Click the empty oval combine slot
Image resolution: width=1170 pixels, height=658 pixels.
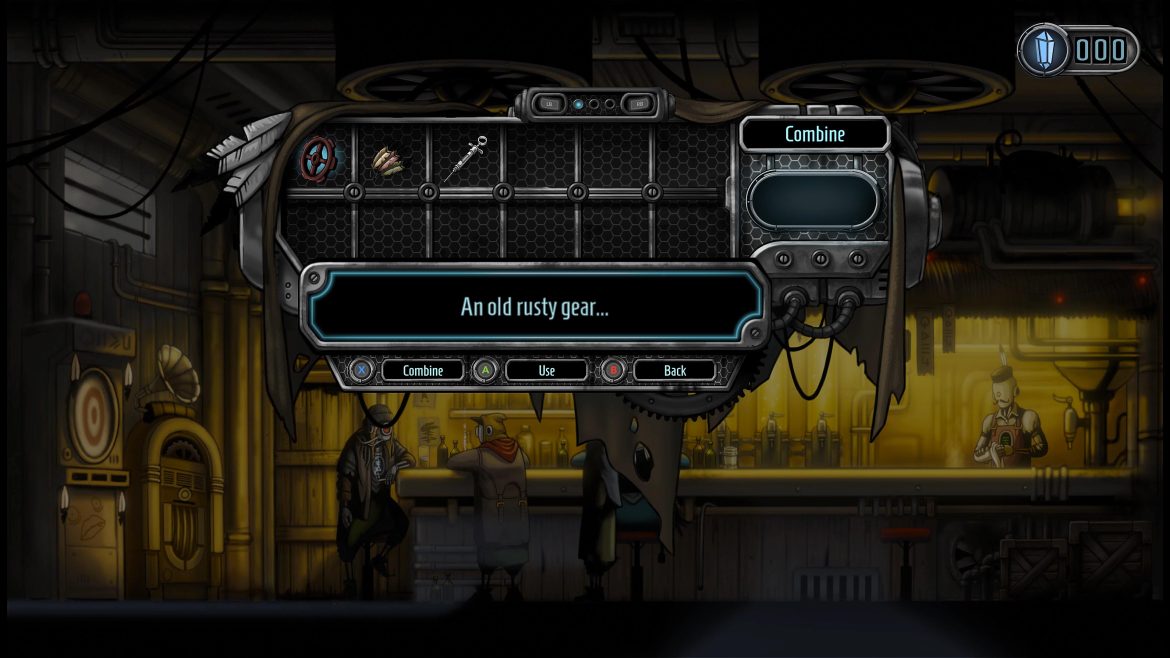812,199
